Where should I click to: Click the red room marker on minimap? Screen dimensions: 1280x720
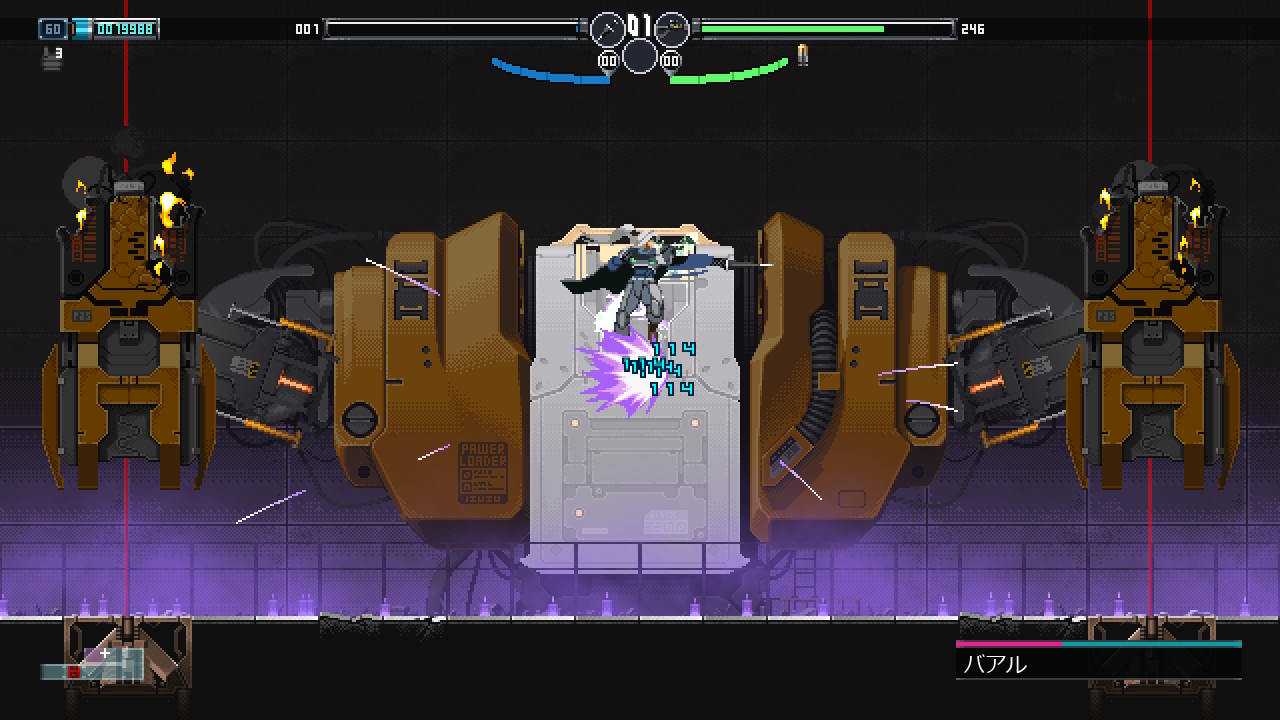73,672
